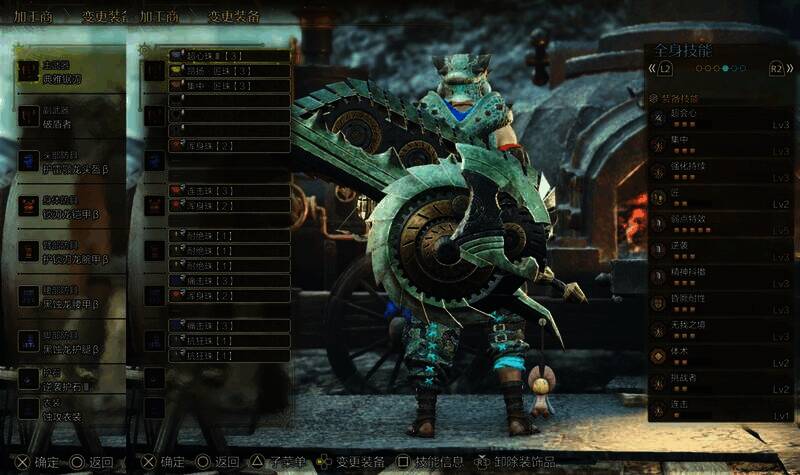Select the secondary weapon 破盾者 slot
The height and width of the screenshot is (475, 800).
[x=68, y=118]
